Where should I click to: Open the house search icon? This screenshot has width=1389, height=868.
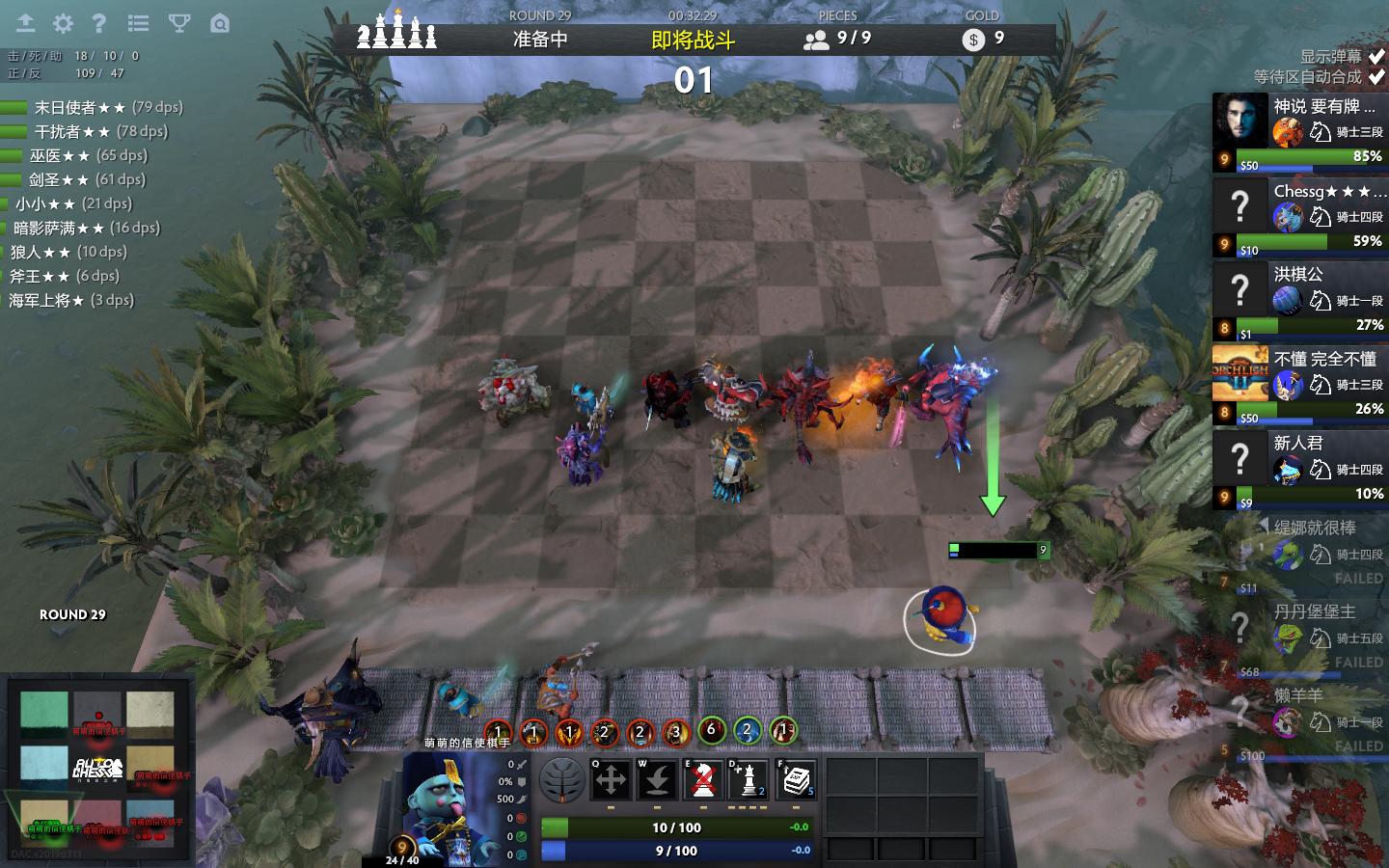pyautogui.click(x=220, y=23)
